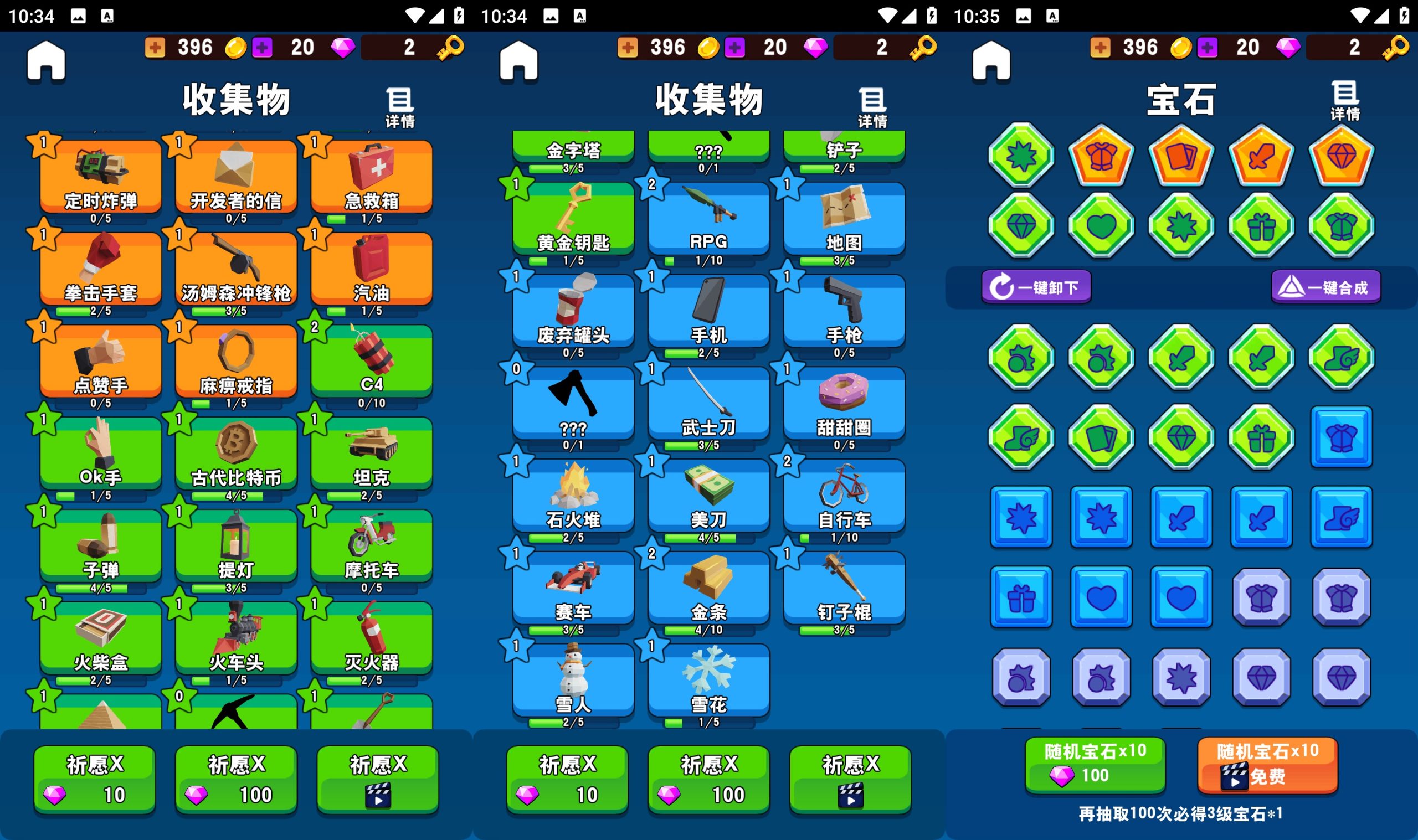The image size is (1418, 840).
Task: Open the 急救箱 first aid kit card
Action: pyautogui.click(x=371, y=177)
